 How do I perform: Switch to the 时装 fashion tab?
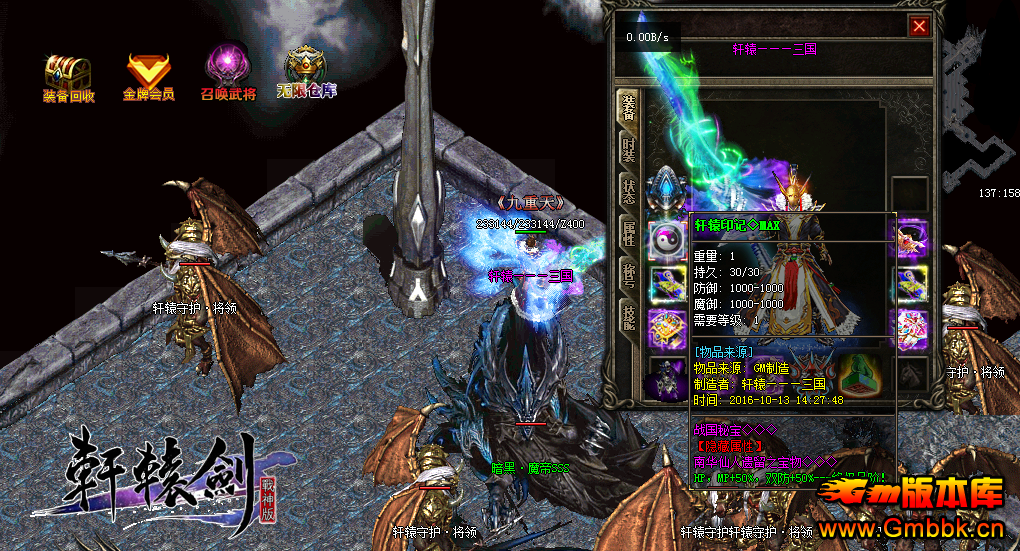click(x=628, y=151)
